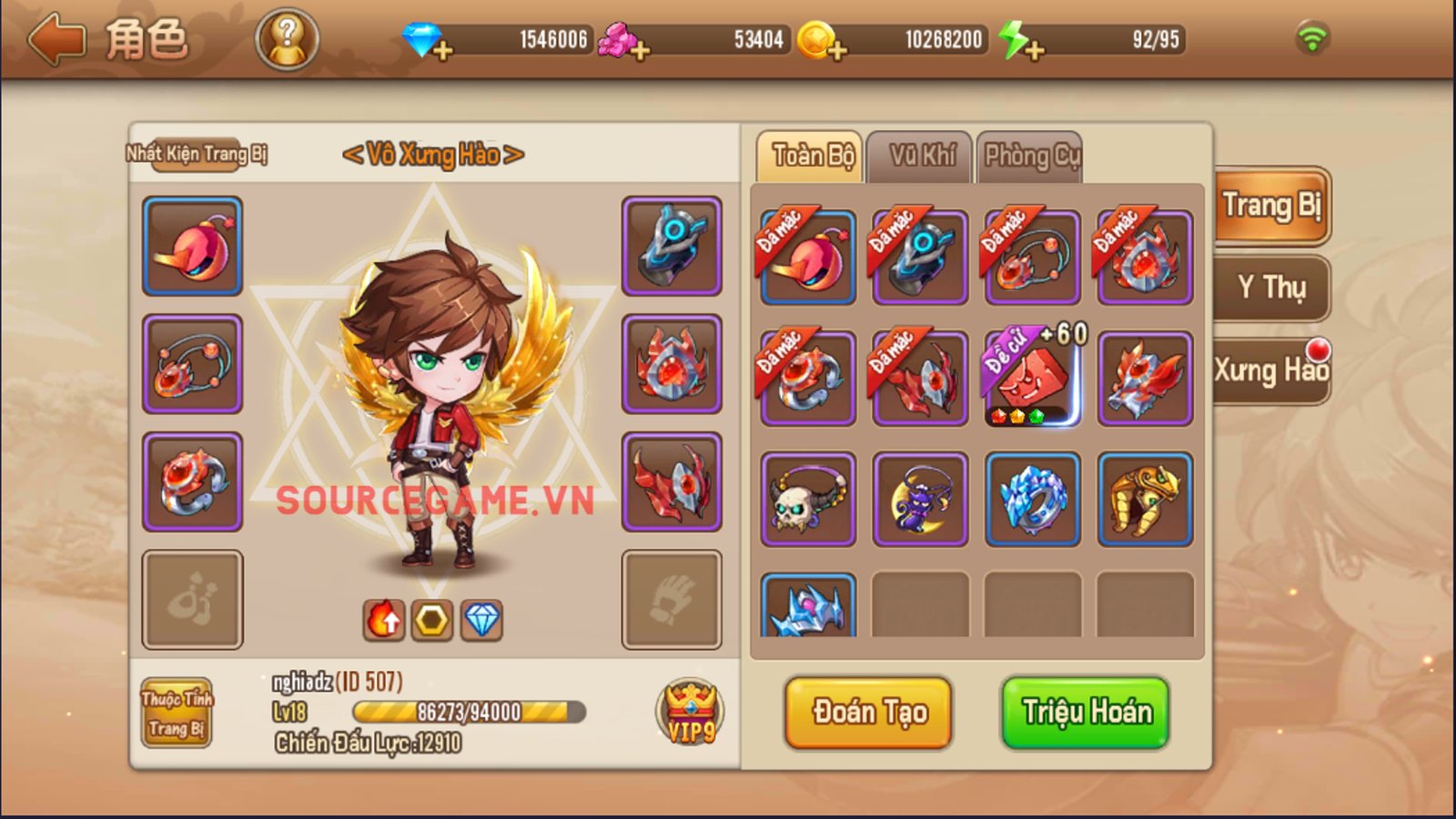Switch to the Vũ Khí tab
The image size is (1456, 819).
[x=921, y=157]
